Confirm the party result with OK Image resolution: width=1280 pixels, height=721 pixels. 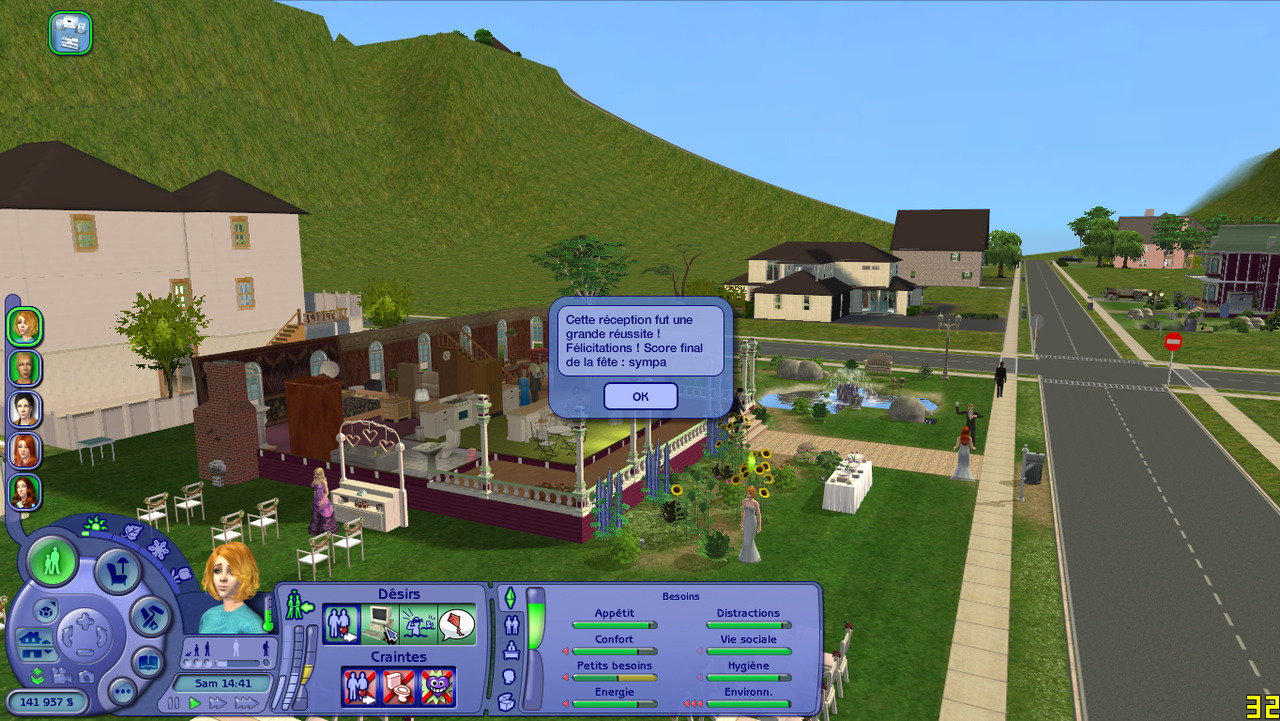[640, 396]
